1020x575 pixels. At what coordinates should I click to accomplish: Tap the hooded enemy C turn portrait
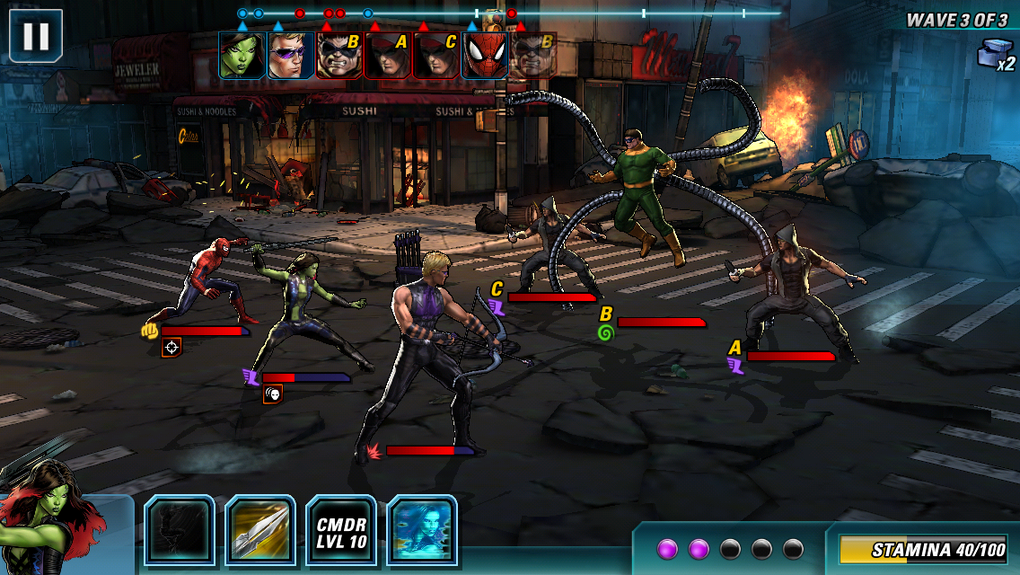pyautogui.click(x=437, y=55)
